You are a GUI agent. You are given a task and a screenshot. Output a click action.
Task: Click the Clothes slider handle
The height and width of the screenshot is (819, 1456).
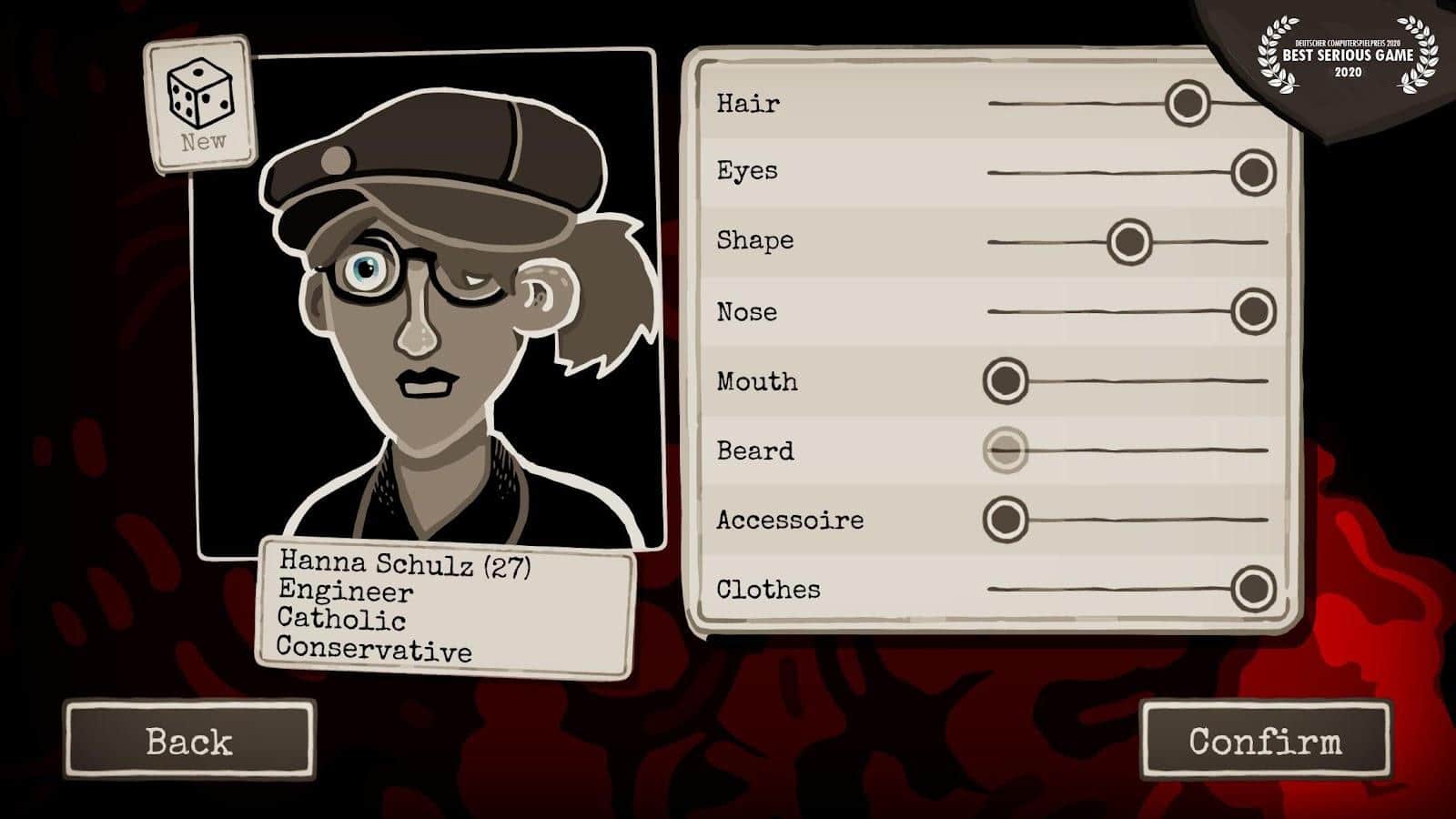coord(1254,587)
